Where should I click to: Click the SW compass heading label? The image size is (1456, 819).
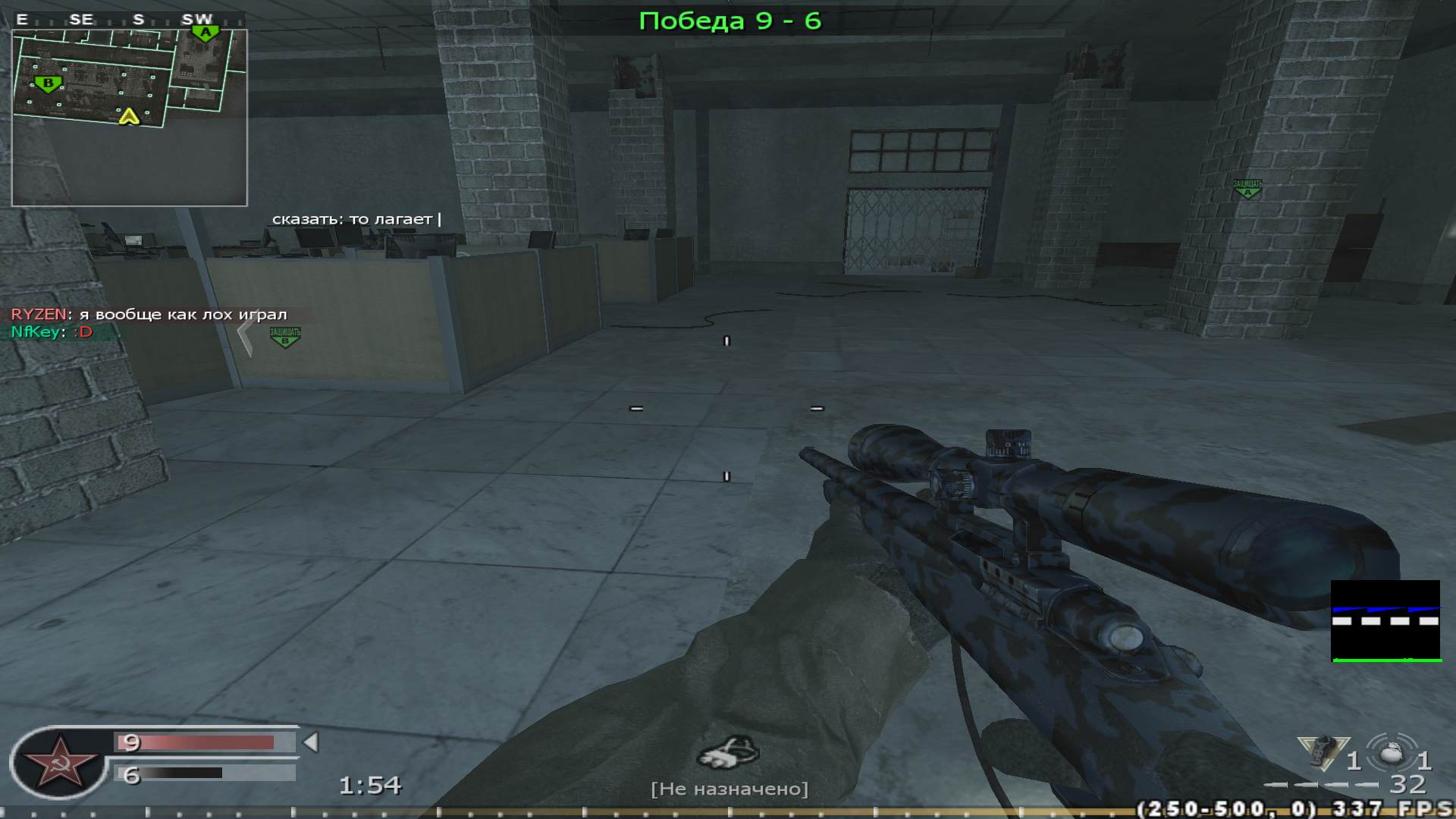click(x=195, y=20)
